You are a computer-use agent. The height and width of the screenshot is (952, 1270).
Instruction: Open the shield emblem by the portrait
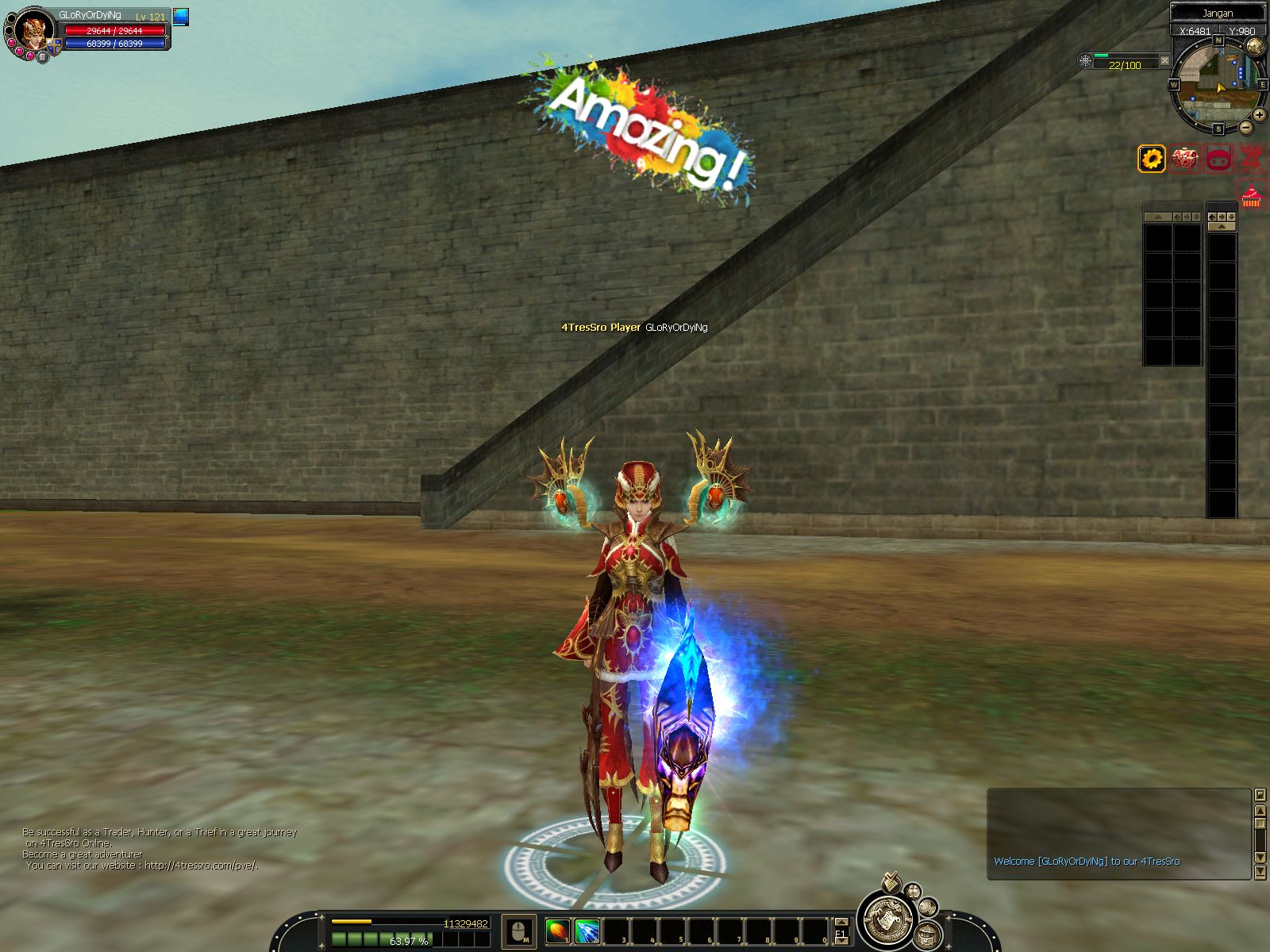pos(53,47)
